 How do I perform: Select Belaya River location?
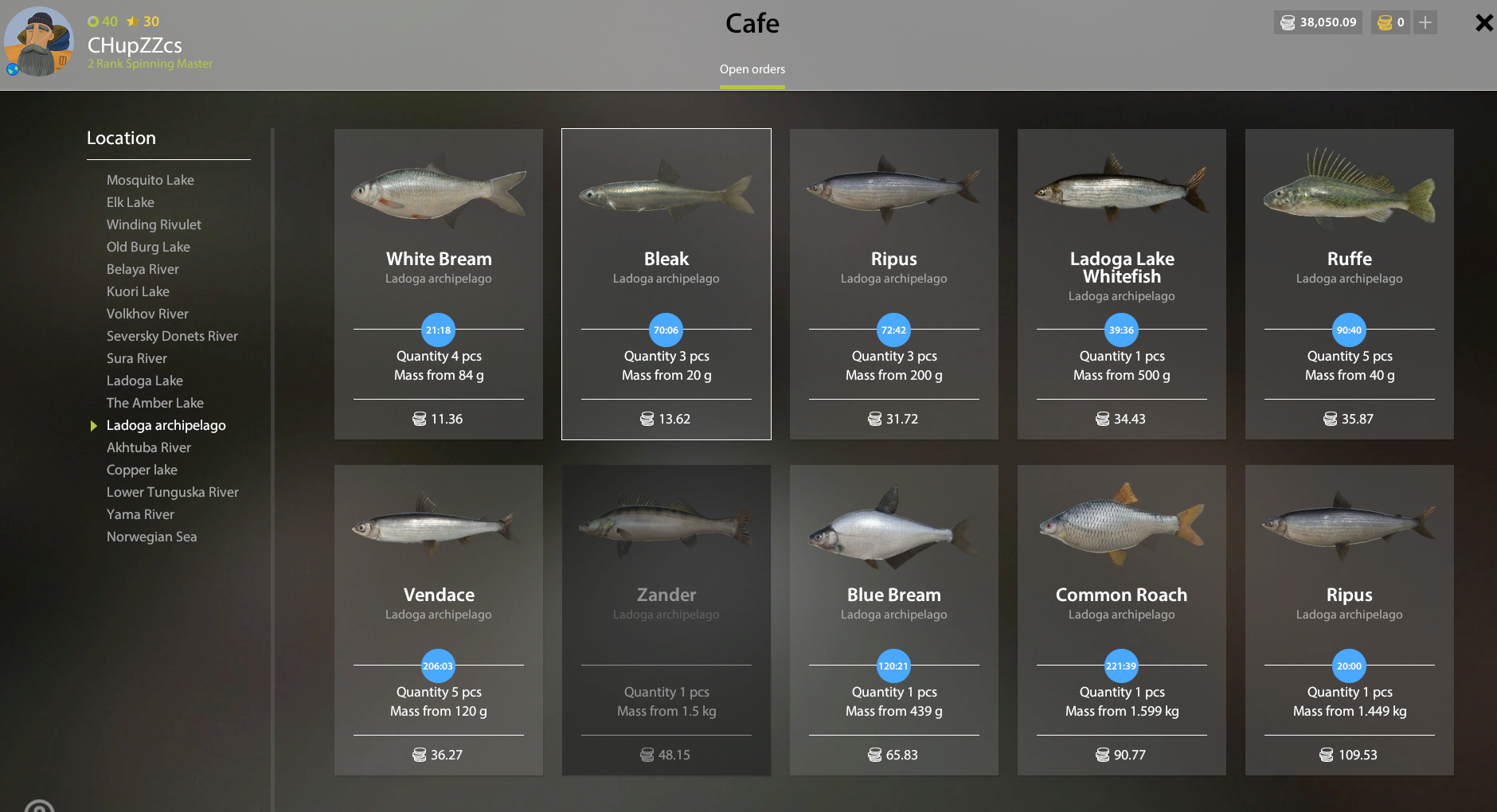pos(143,269)
